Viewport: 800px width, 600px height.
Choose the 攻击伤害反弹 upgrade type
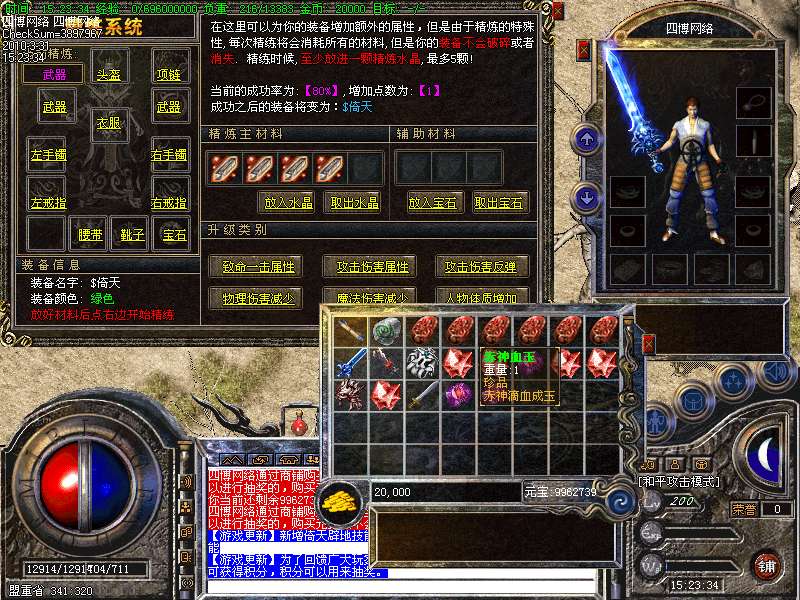tap(483, 267)
